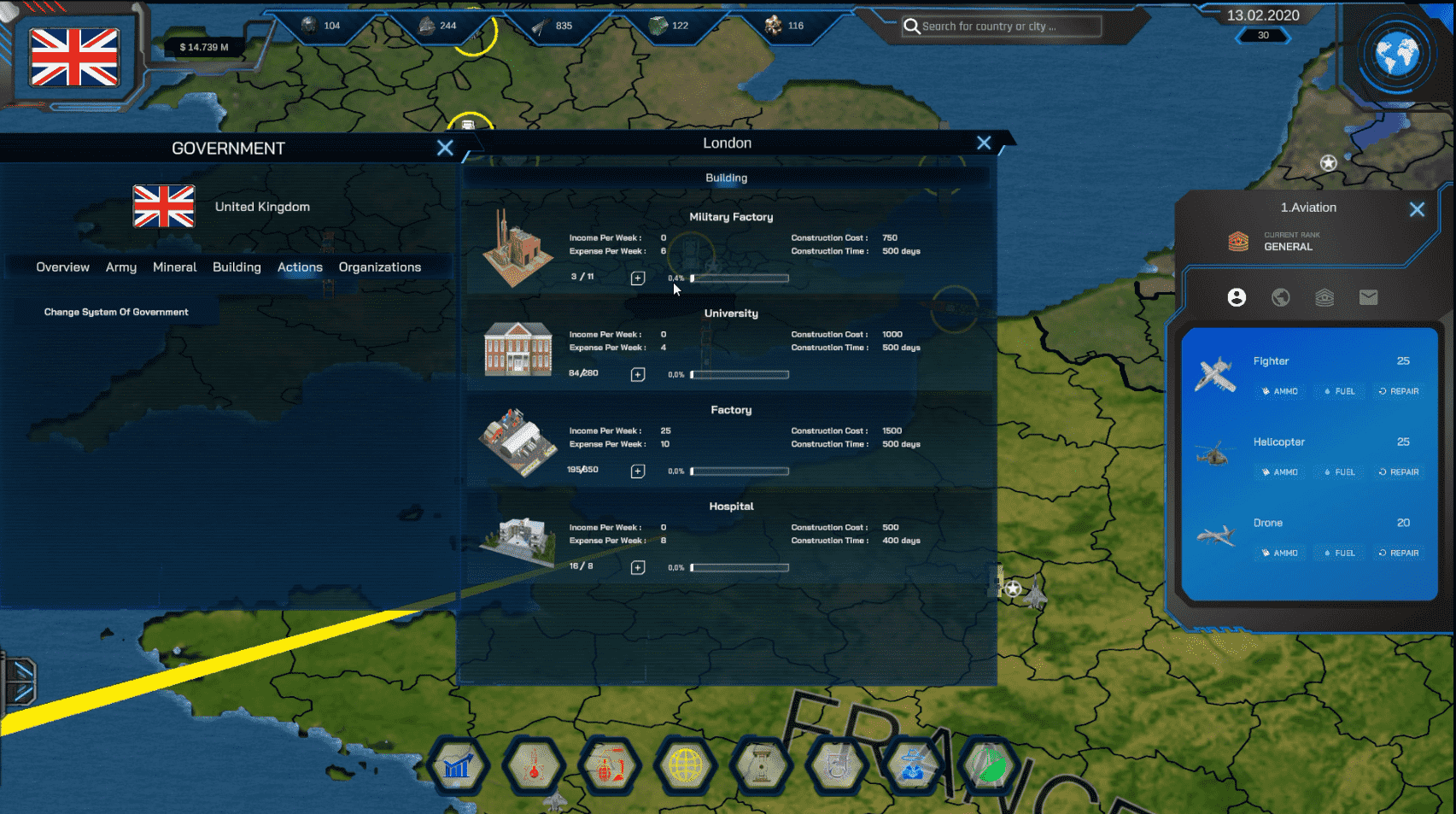Screen dimensions: 1456x814
Task: Close the Aviation panel
Action: (x=1417, y=209)
